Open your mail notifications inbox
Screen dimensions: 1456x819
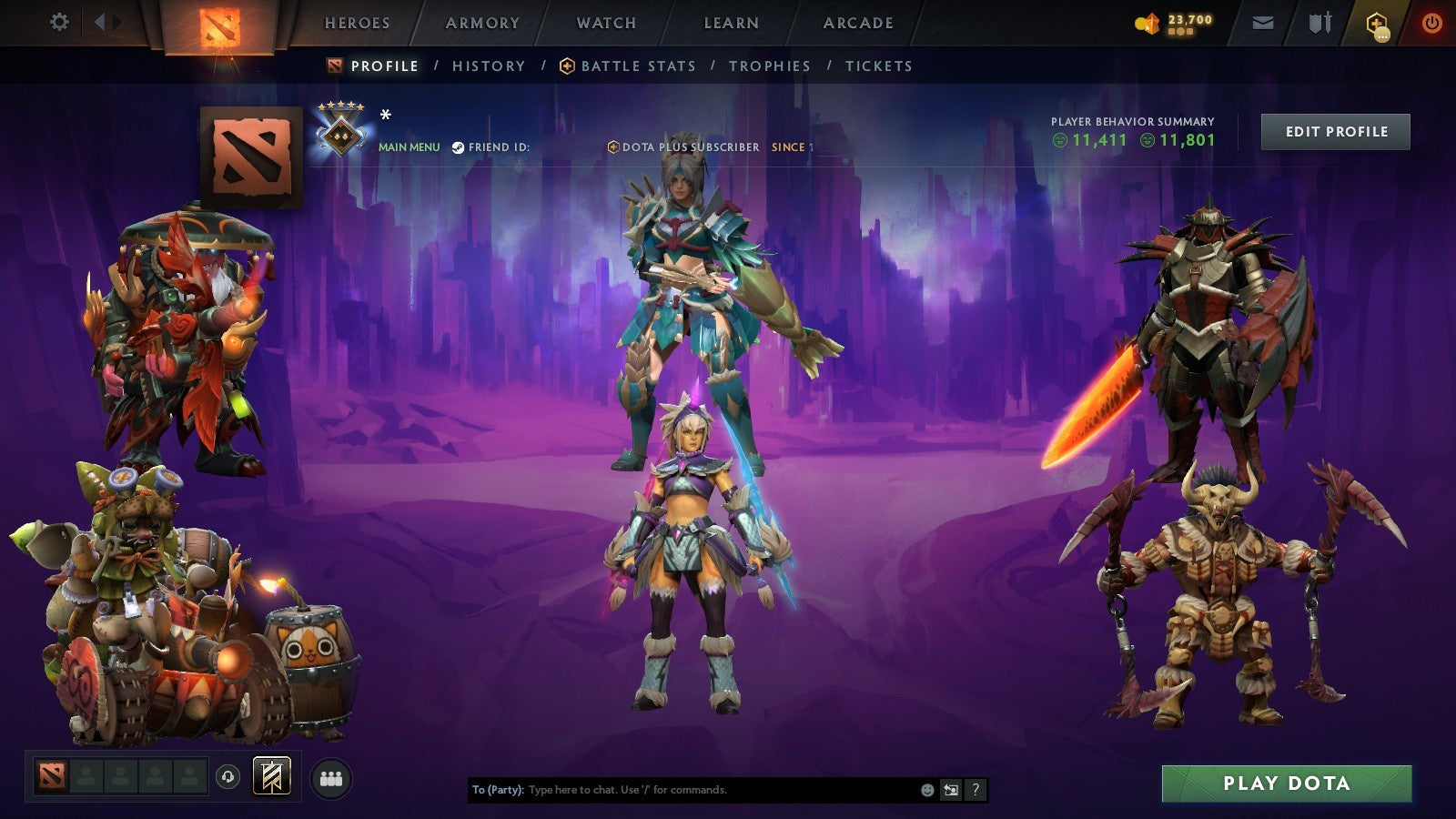click(1263, 24)
